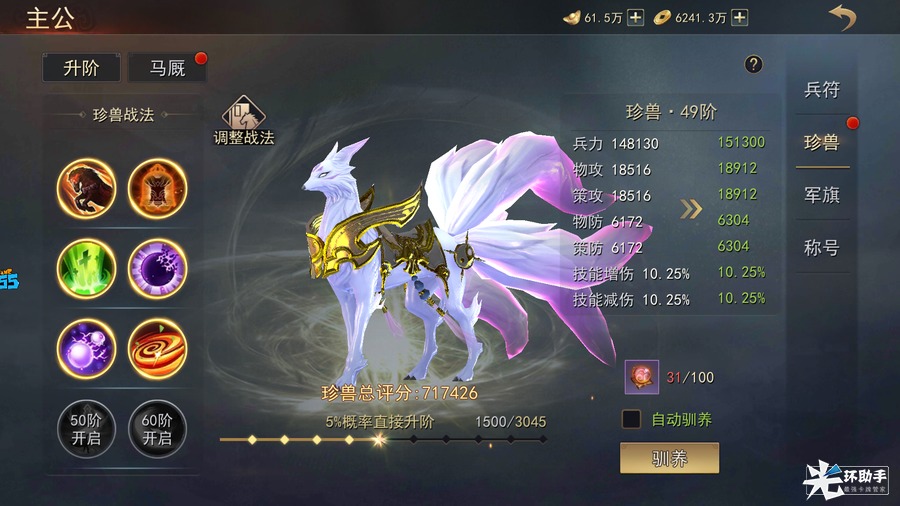Image resolution: width=900 pixels, height=506 pixels.
Task: Show help with the question mark icon
Action: 754,64
